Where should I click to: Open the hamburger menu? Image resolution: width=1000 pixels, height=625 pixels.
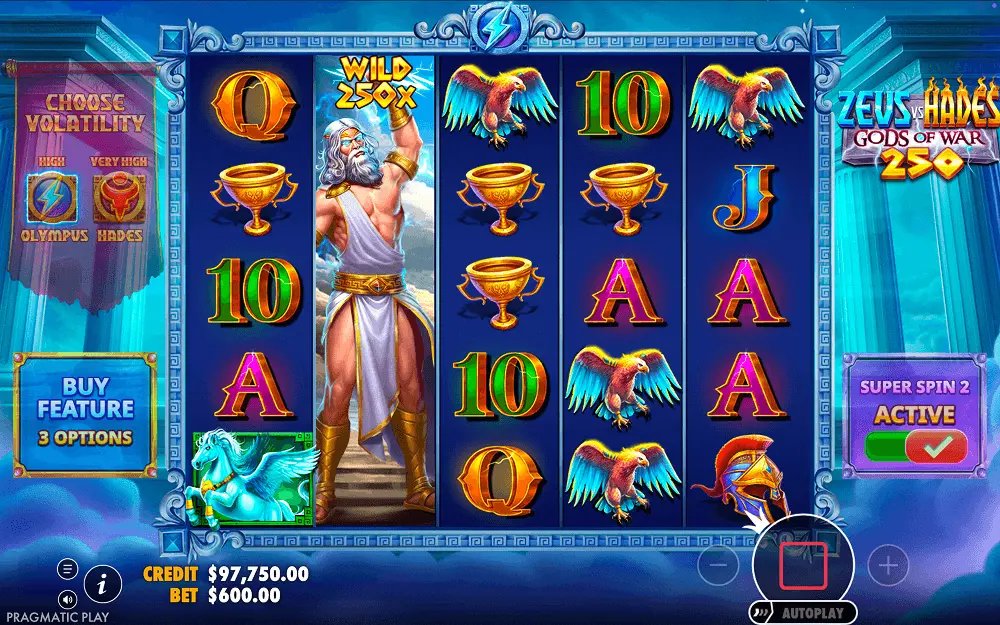coord(68,569)
